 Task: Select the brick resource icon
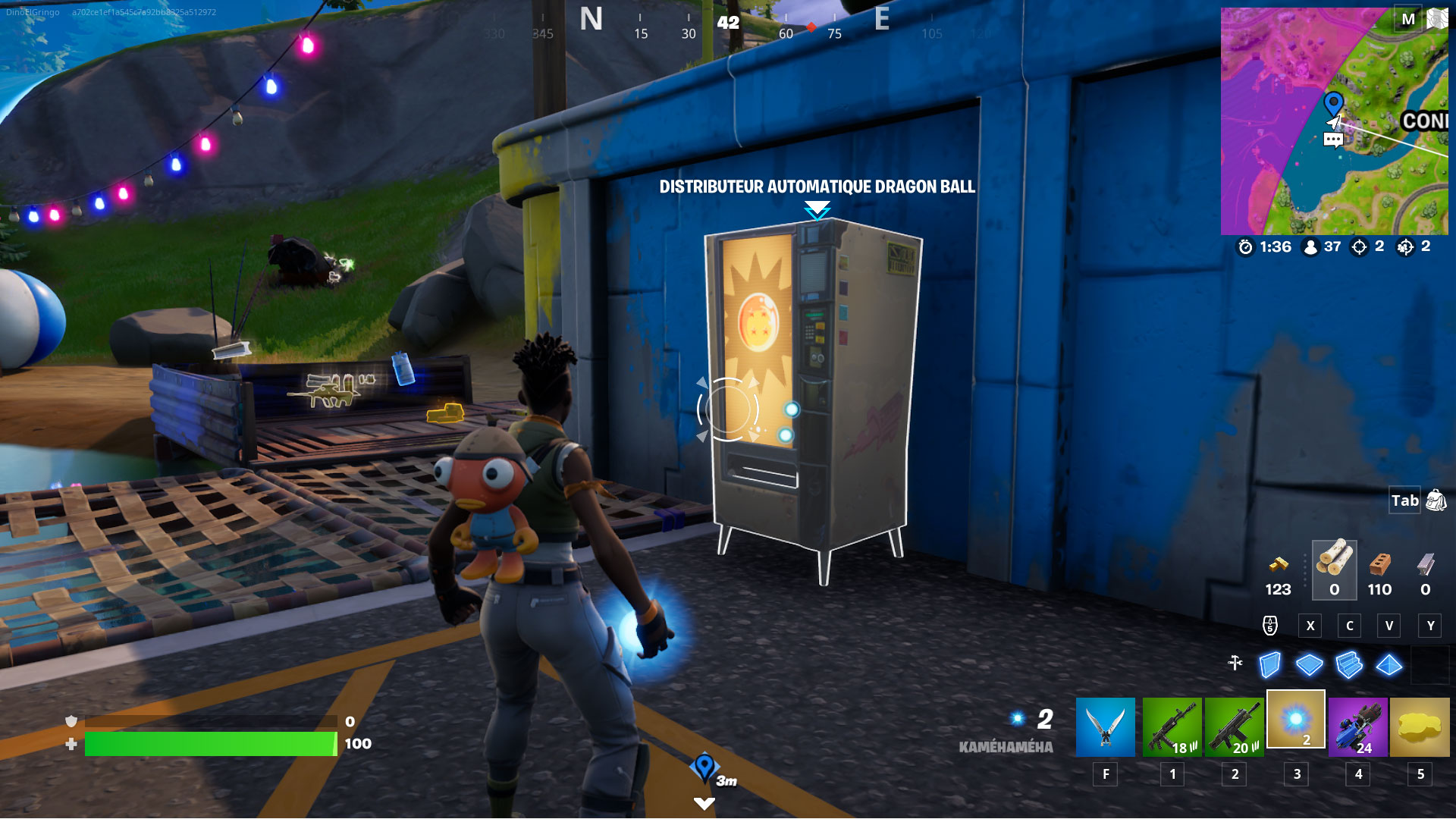point(1379,563)
